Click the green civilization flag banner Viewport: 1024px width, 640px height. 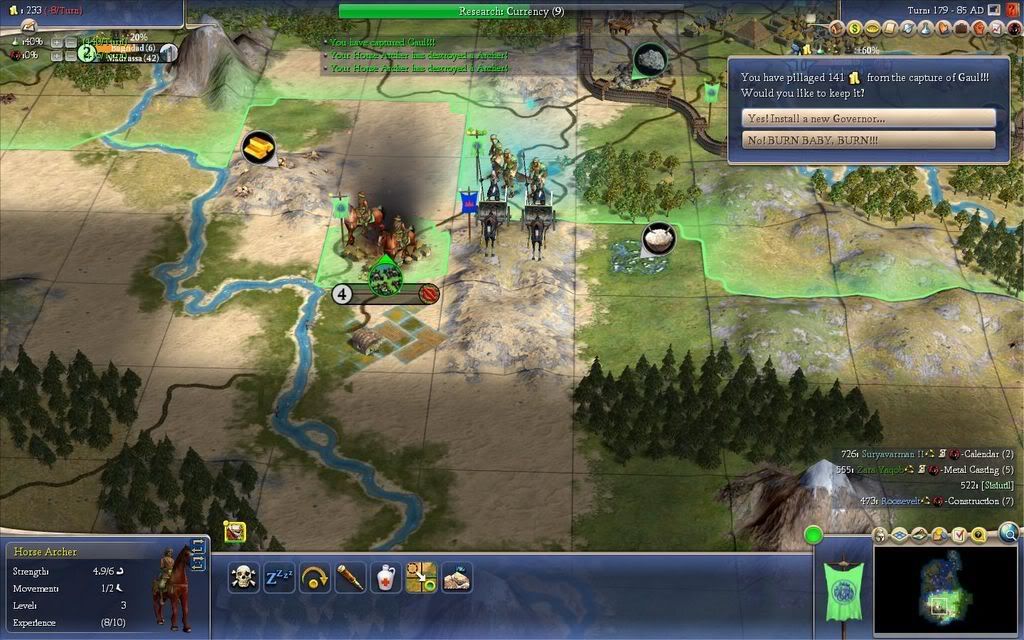(840, 590)
